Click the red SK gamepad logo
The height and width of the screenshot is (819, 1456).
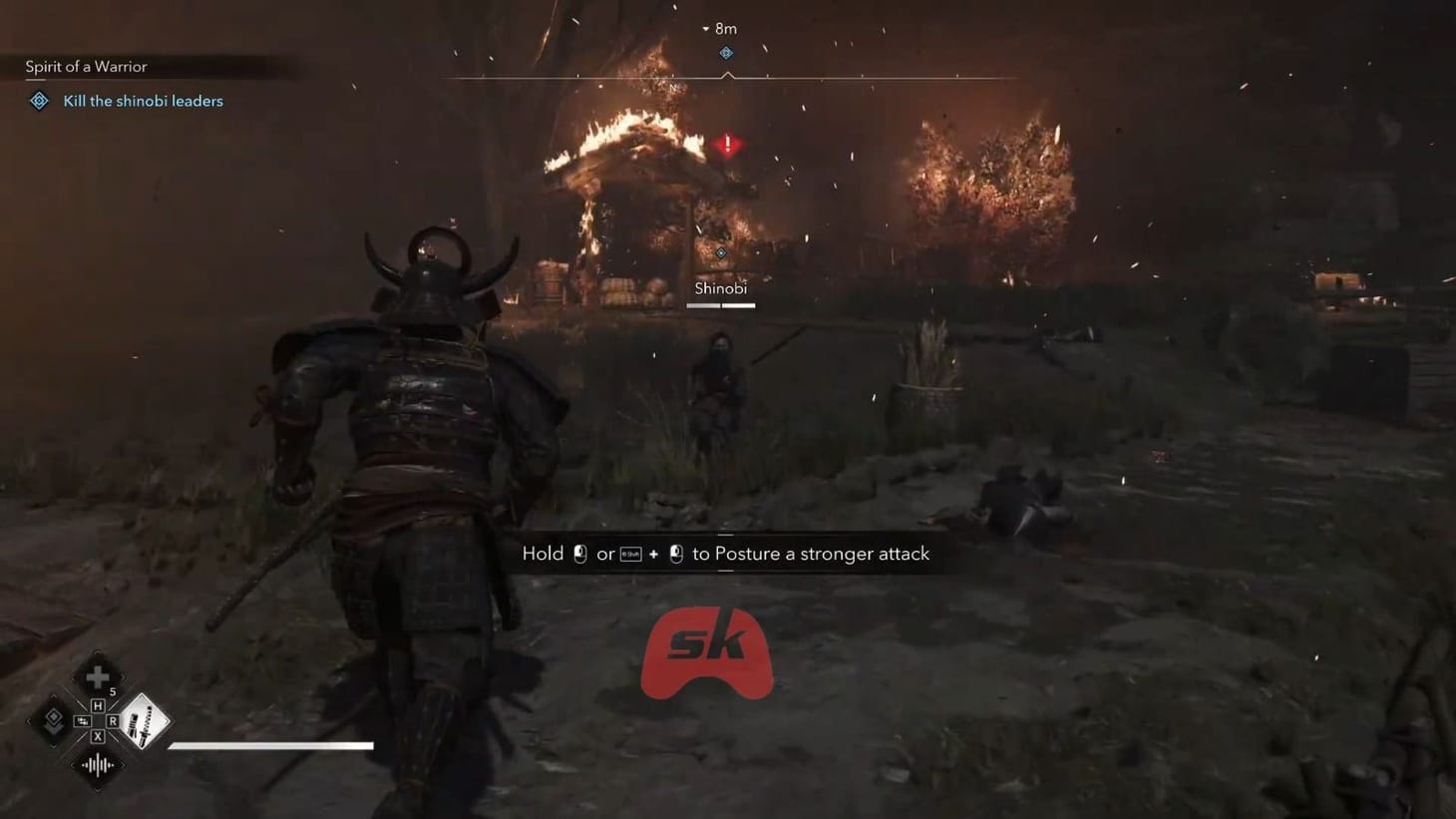point(708,653)
